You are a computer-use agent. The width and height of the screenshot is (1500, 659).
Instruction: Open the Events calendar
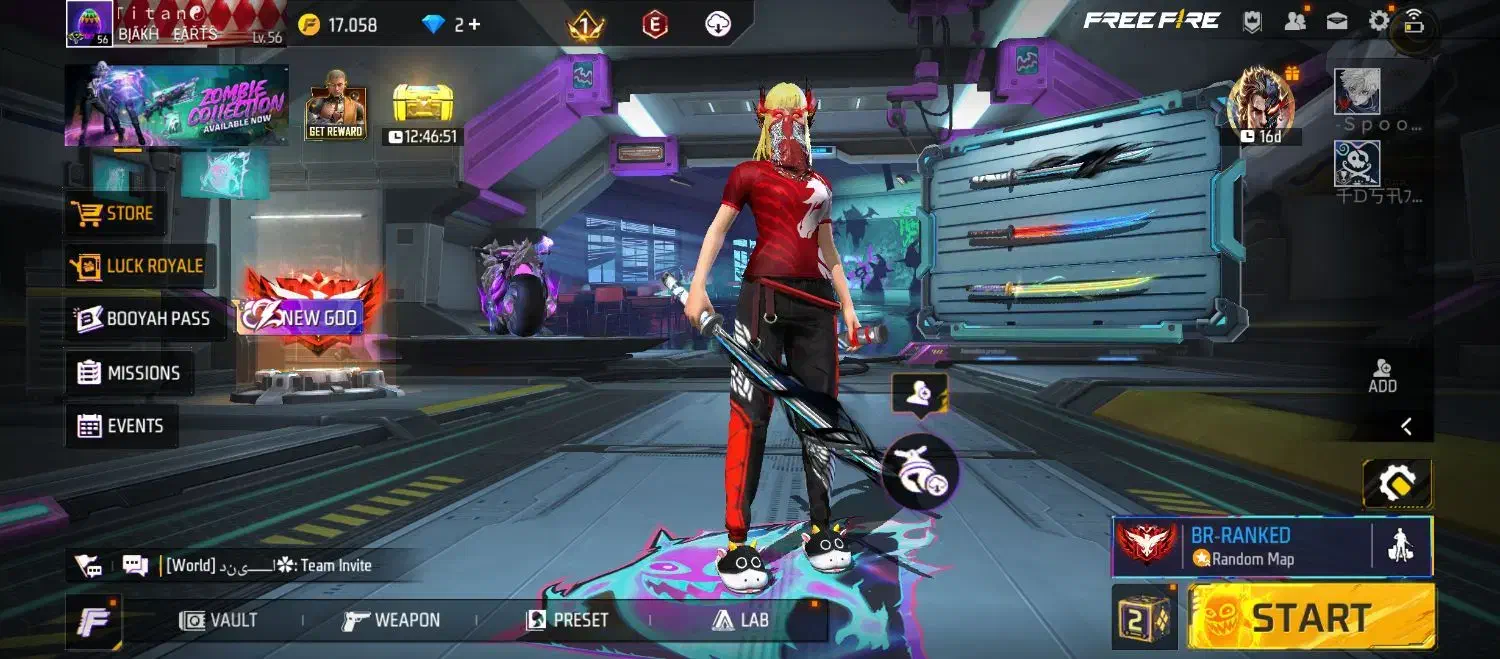(121, 426)
